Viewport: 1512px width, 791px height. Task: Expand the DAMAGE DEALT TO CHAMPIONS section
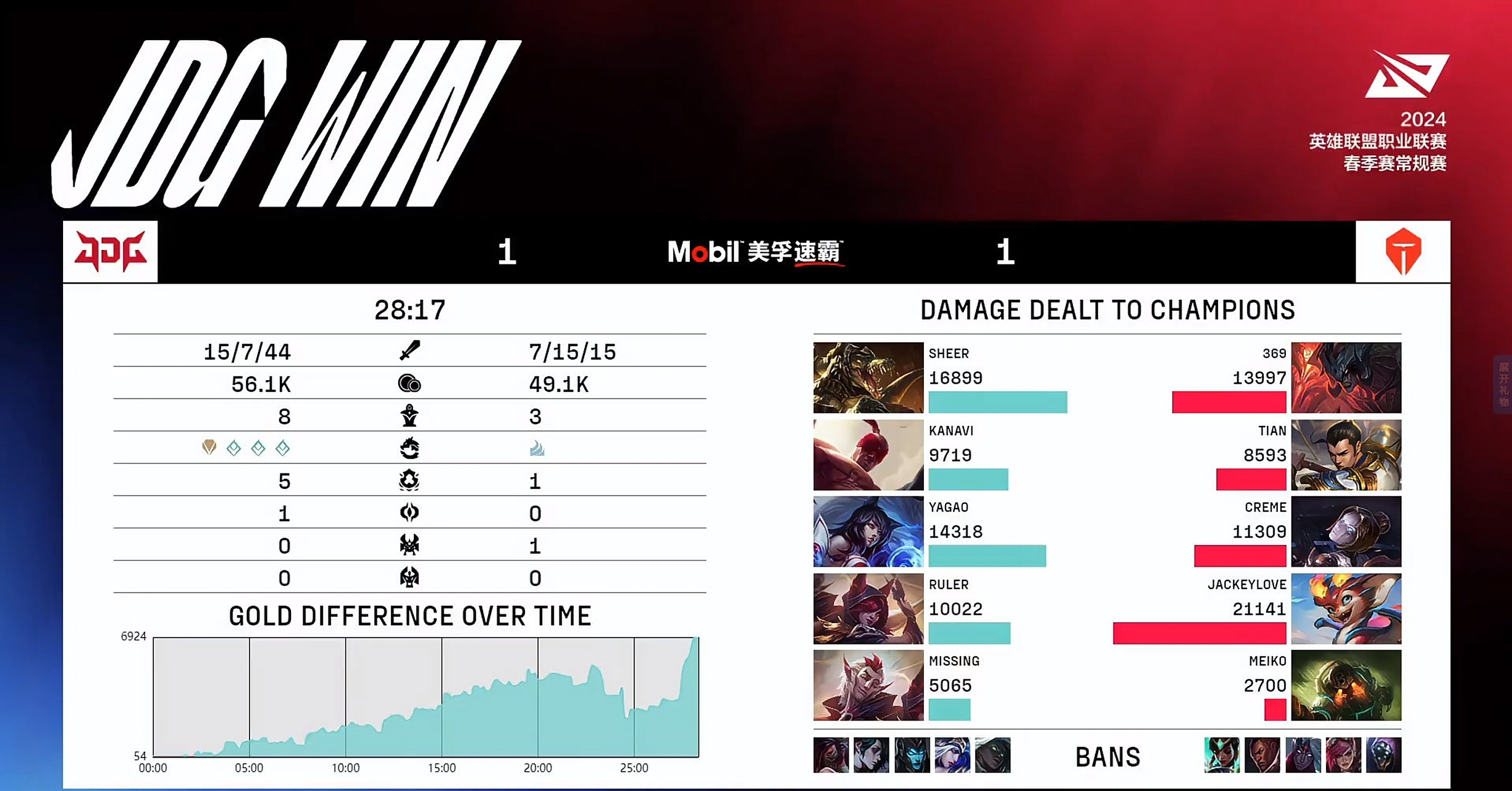(1106, 310)
